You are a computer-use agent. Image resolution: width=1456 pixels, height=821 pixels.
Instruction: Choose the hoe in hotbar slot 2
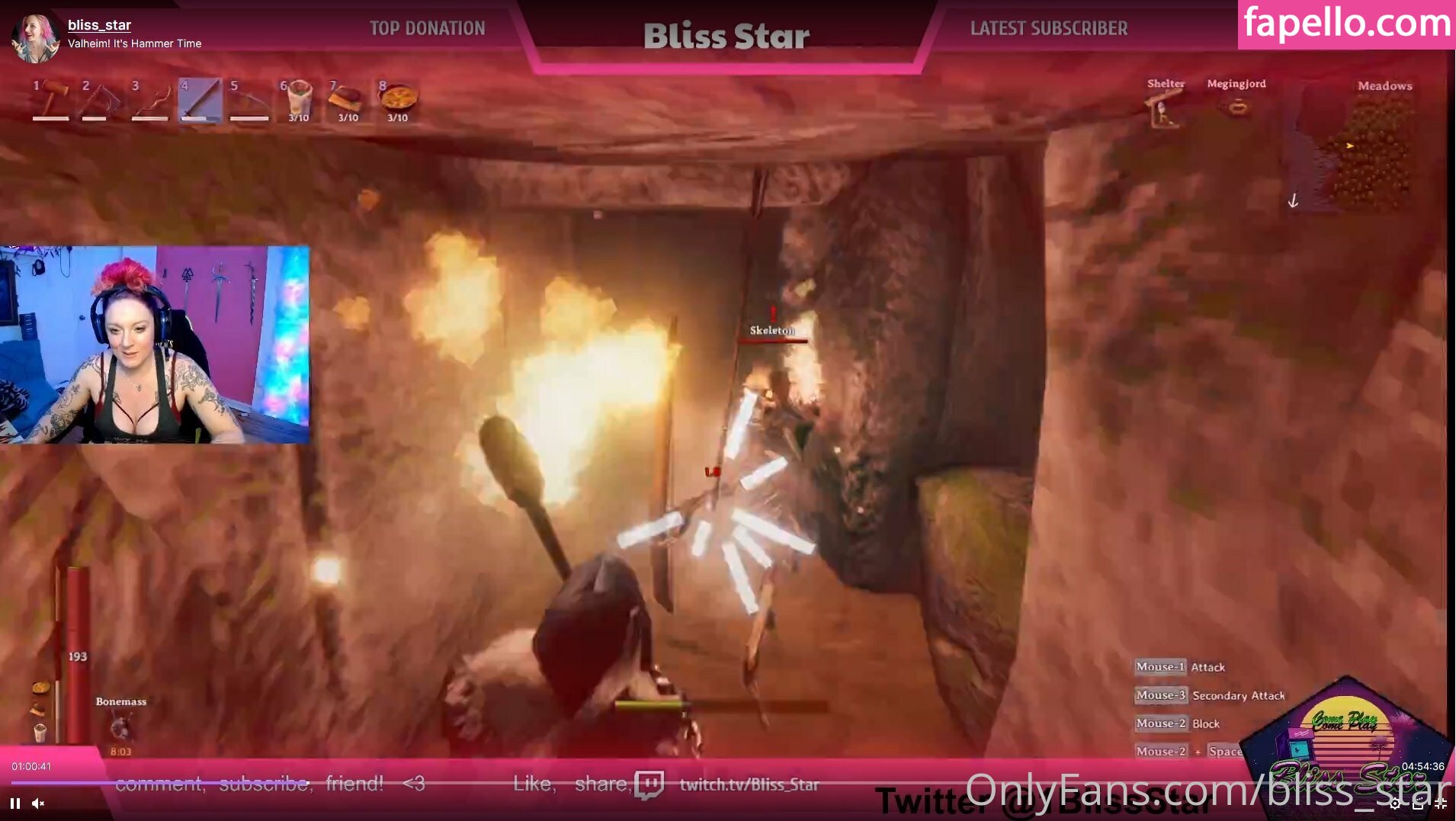tap(100, 100)
